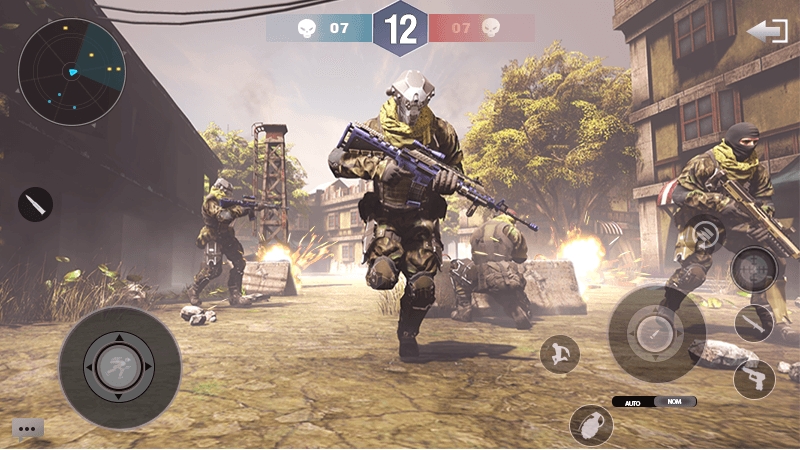This screenshot has height=450, width=800.
Task: Tap the triple-bullet ammo reload button
Action: point(706,234)
